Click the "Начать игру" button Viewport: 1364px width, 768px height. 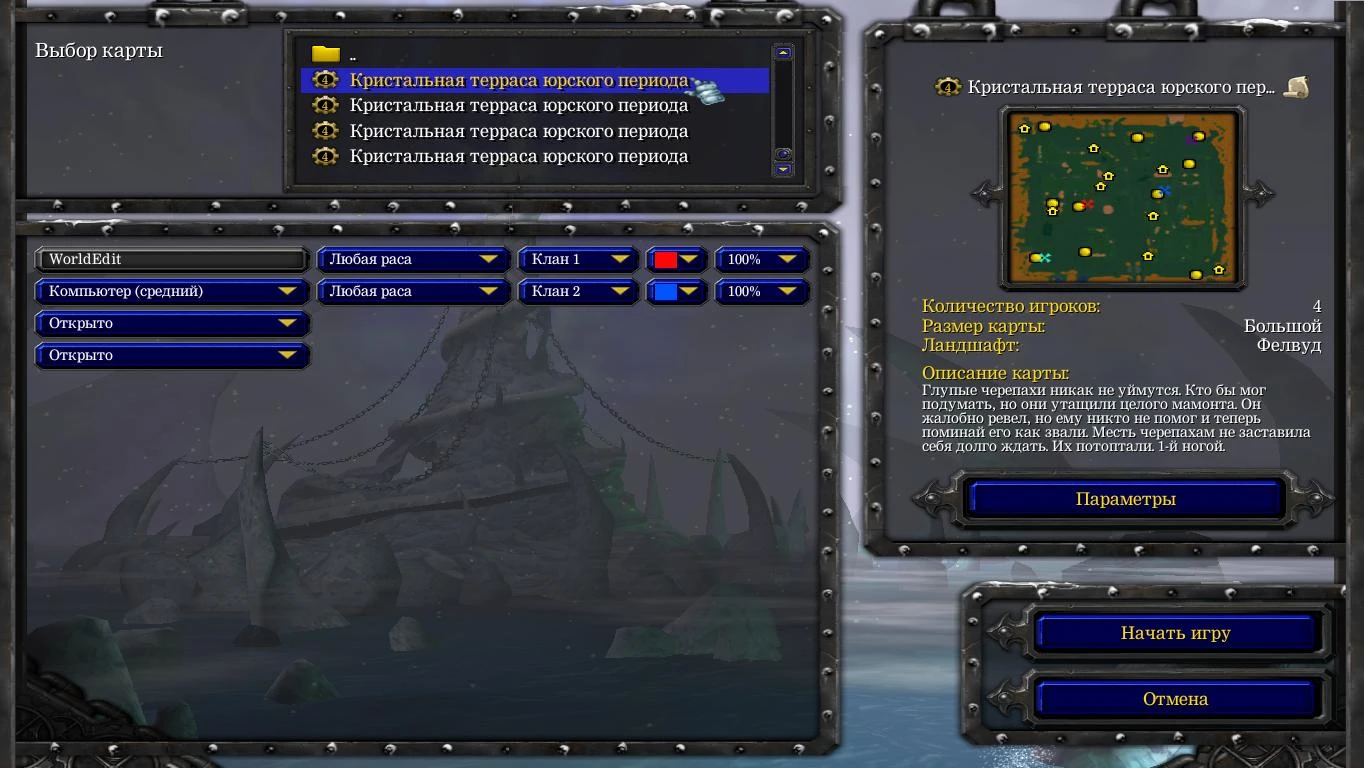pos(1176,632)
